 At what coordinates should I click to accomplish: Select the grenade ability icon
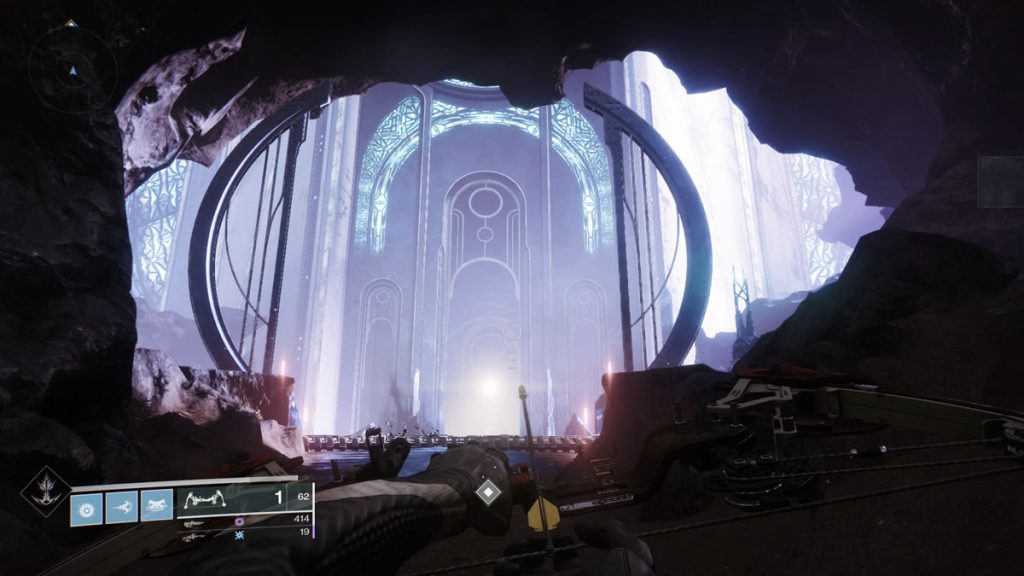coord(85,507)
